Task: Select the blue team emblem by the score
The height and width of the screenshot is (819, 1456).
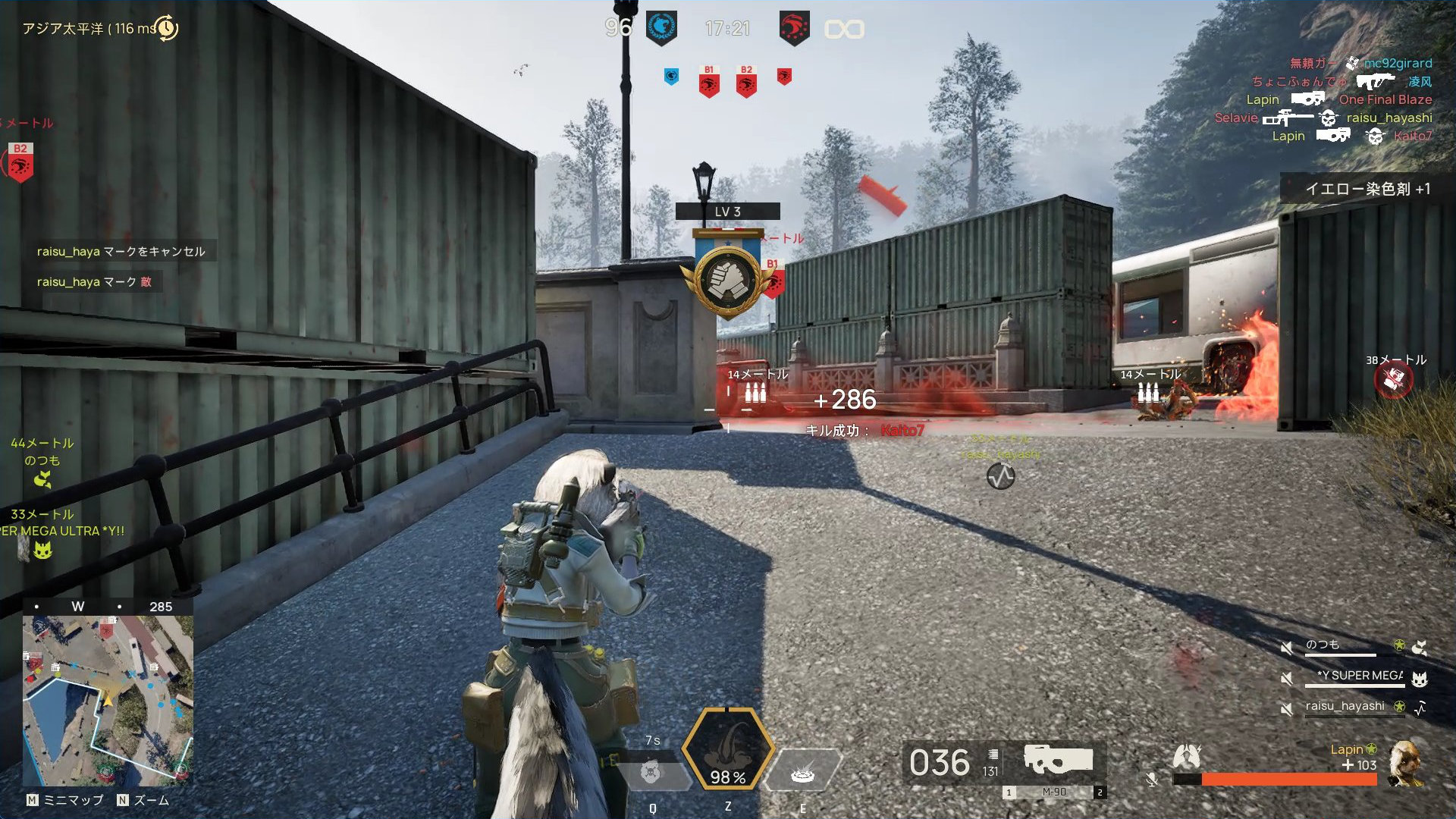Action: [x=661, y=29]
